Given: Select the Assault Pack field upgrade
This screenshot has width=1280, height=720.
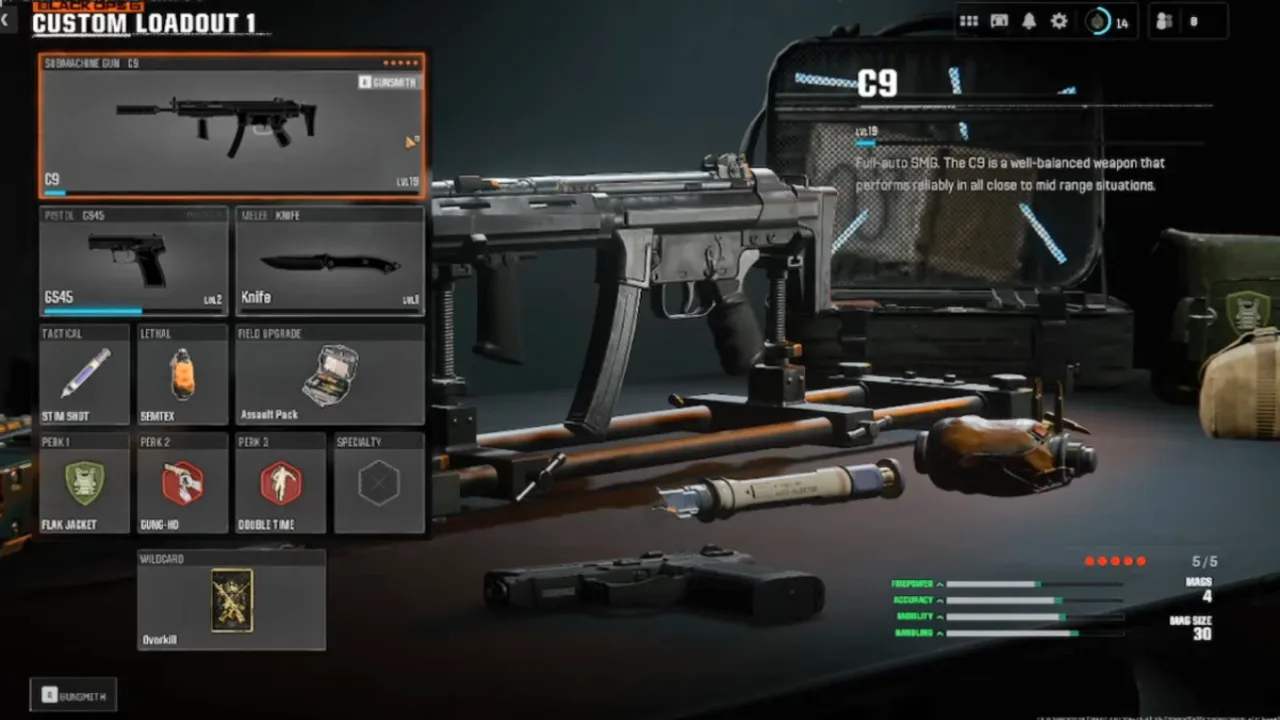Looking at the screenshot, I should 330,374.
